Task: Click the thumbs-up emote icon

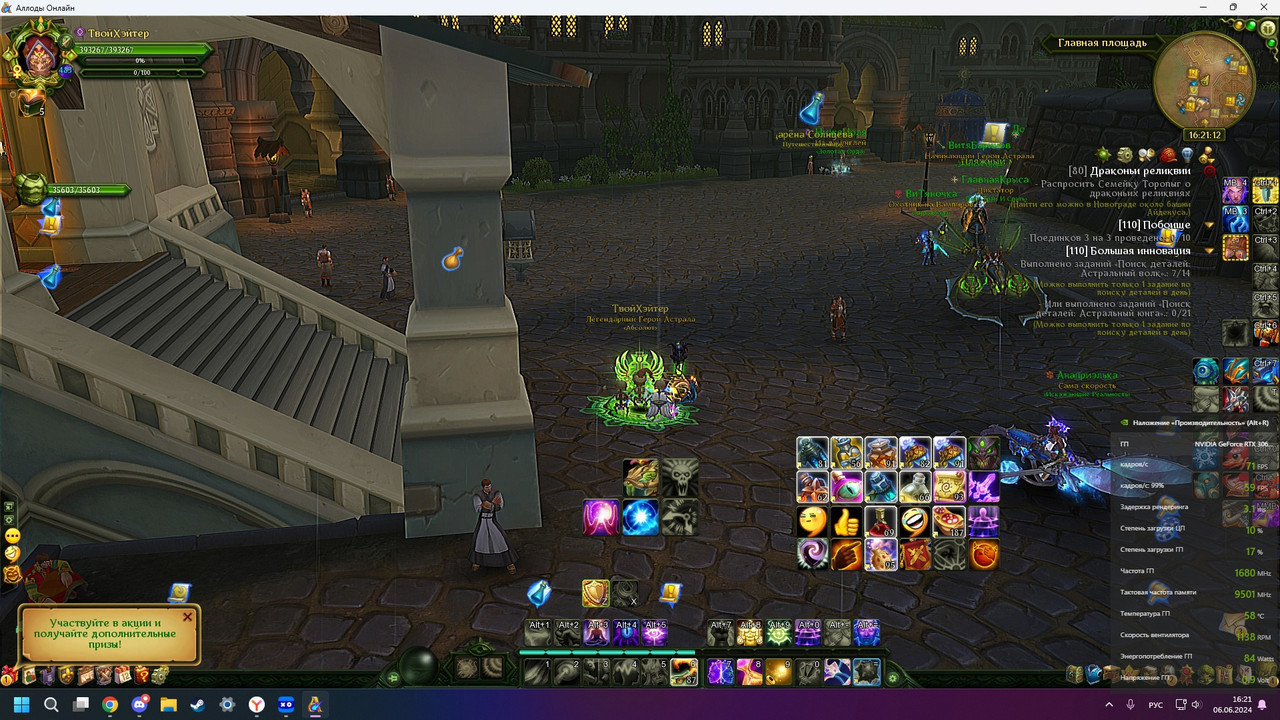Action: (x=847, y=521)
